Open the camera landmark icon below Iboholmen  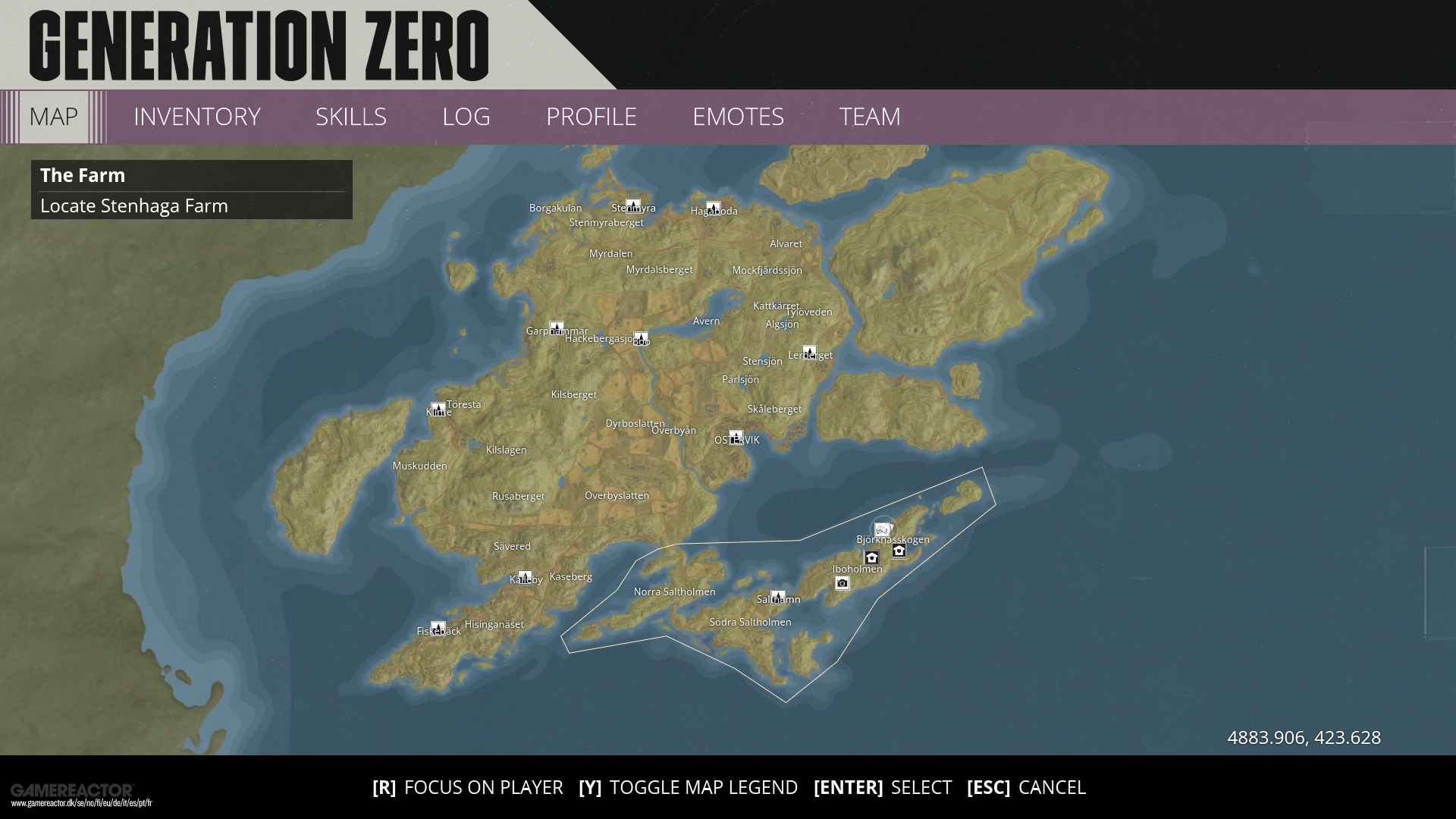843,583
